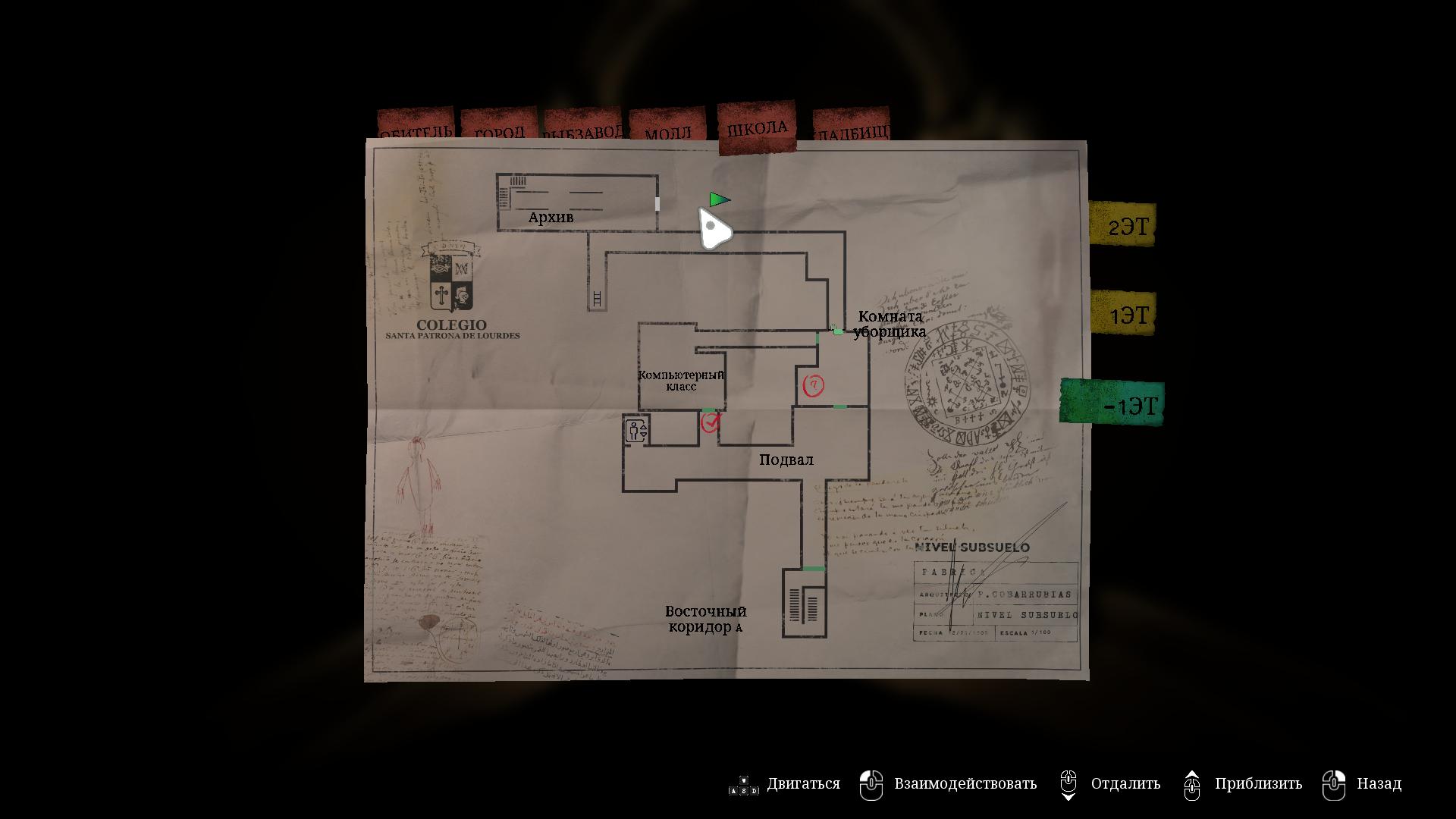Open the КЛАДБИЩЕ map tab
This screenshot has height=819, width=1456.
(x=851, y=127)
